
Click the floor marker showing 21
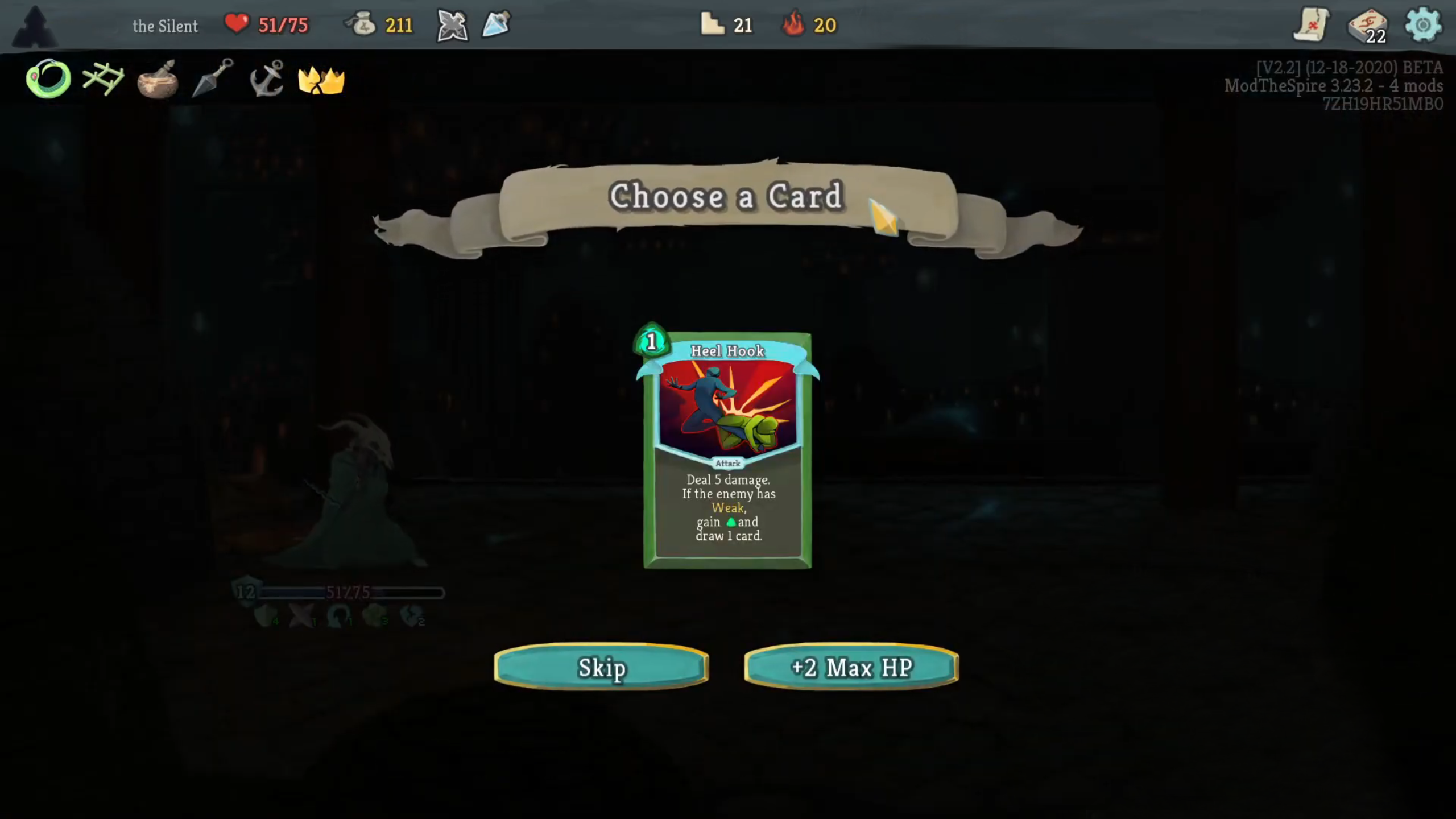pyautogui.click(x=726, y=24)
